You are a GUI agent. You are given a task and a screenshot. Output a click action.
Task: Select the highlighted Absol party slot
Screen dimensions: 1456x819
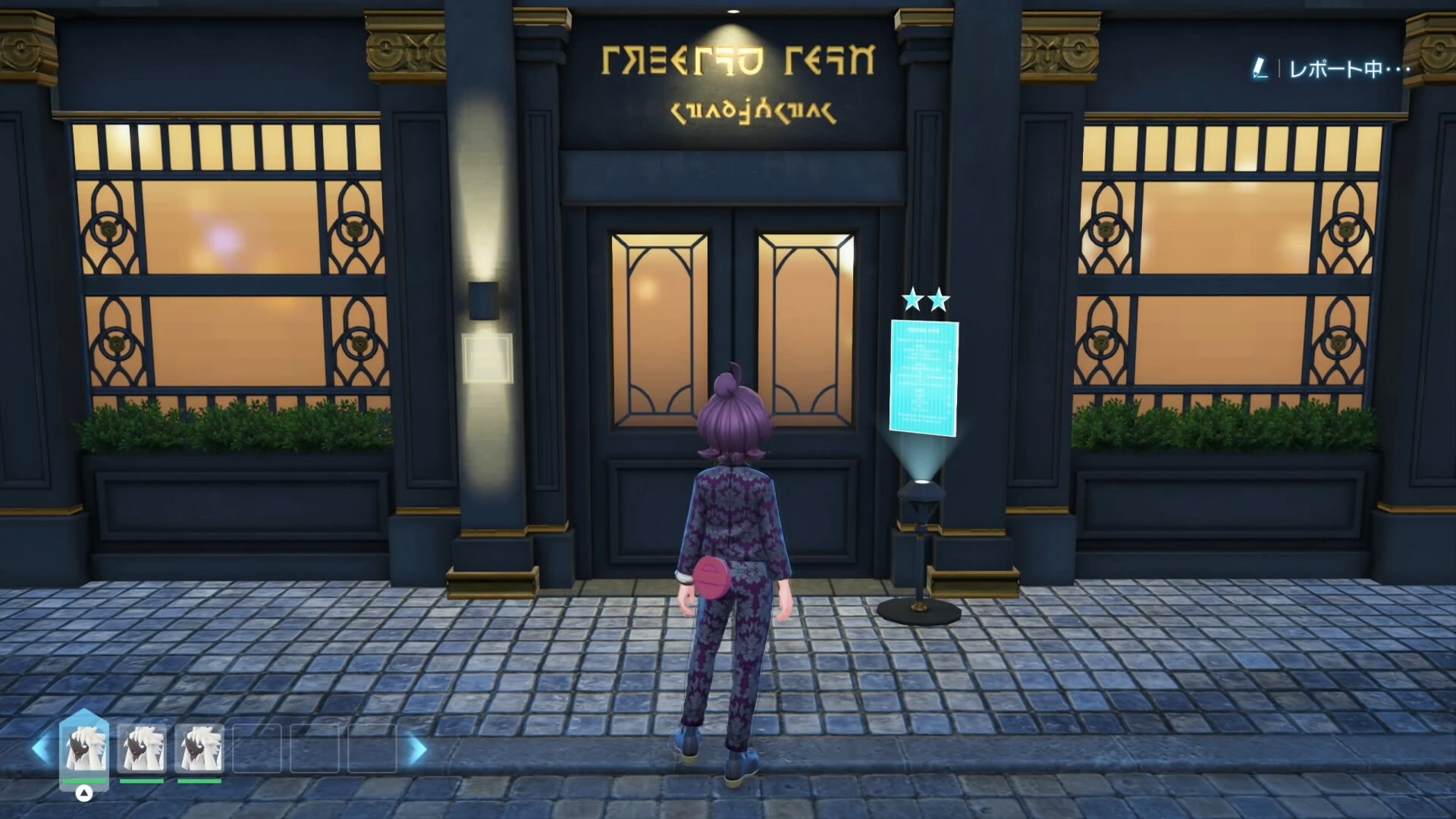pos(84,748)
